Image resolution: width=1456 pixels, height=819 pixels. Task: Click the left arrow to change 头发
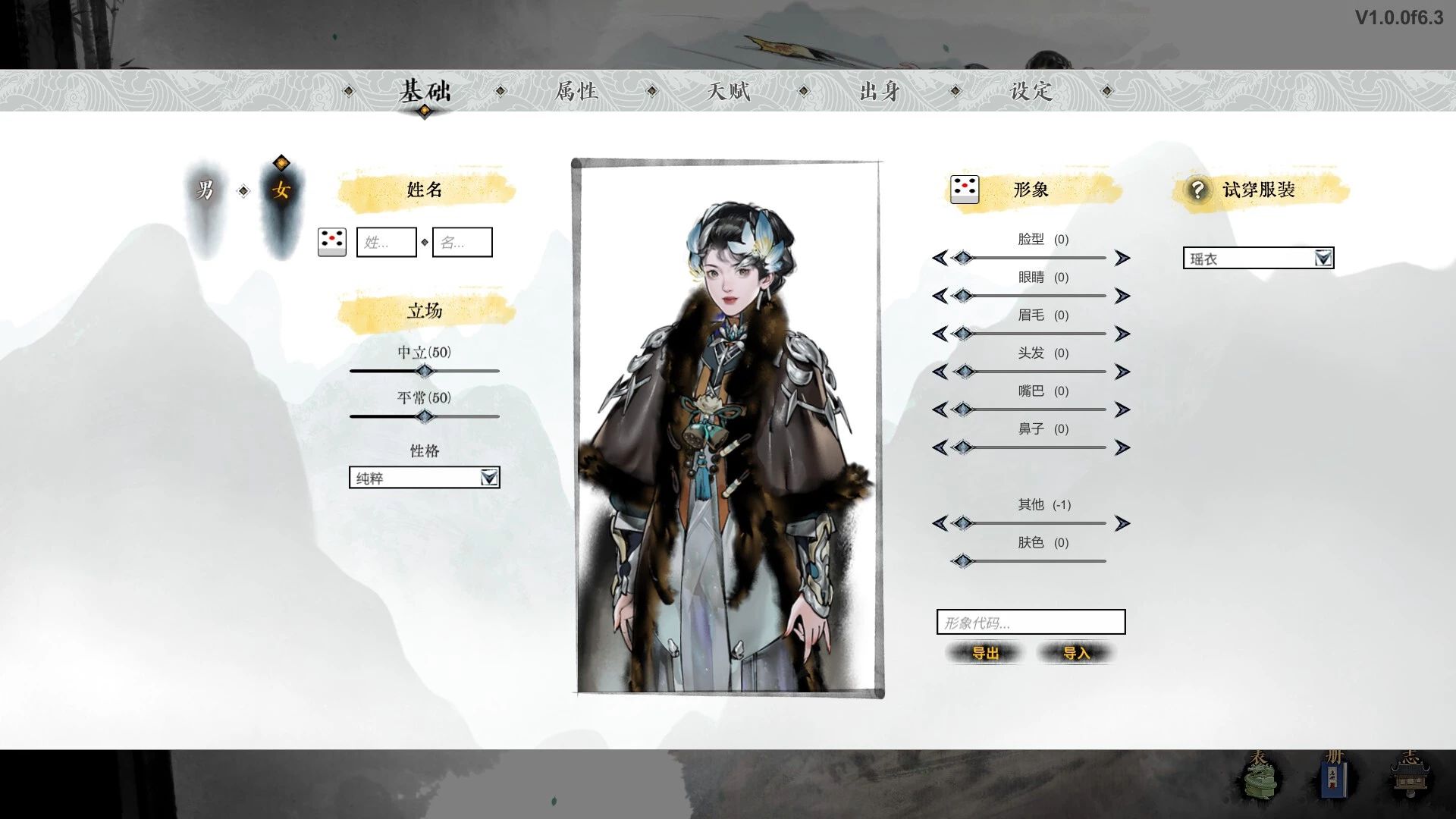pos(942,372)
